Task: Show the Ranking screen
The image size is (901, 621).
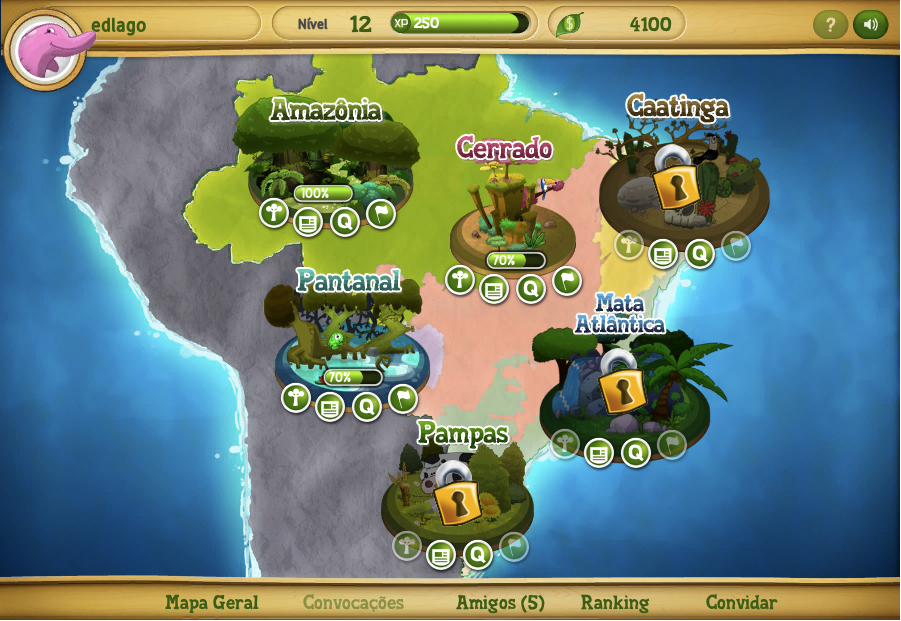Action: [615, 602]
